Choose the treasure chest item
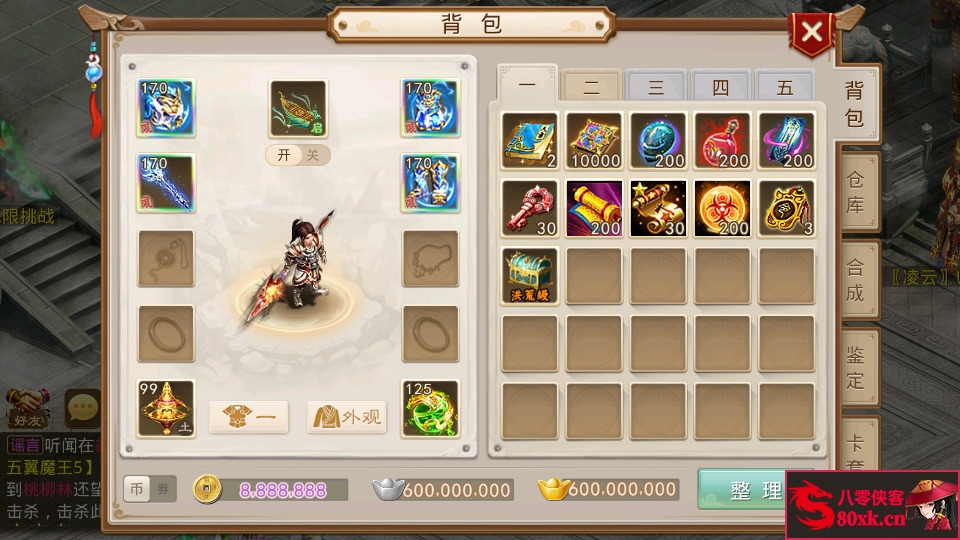 pos(530,275)
